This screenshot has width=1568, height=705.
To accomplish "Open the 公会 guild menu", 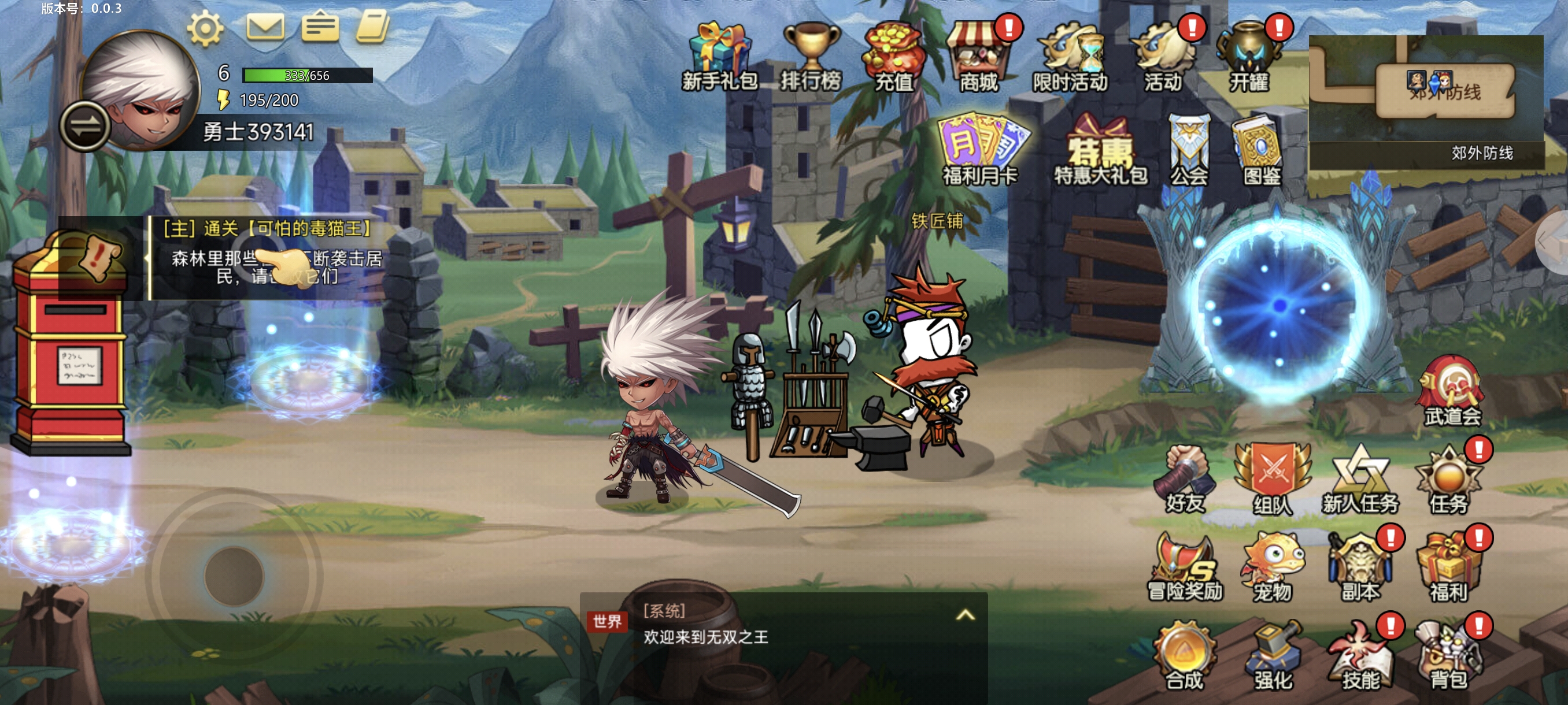I will coord(1189,149).
